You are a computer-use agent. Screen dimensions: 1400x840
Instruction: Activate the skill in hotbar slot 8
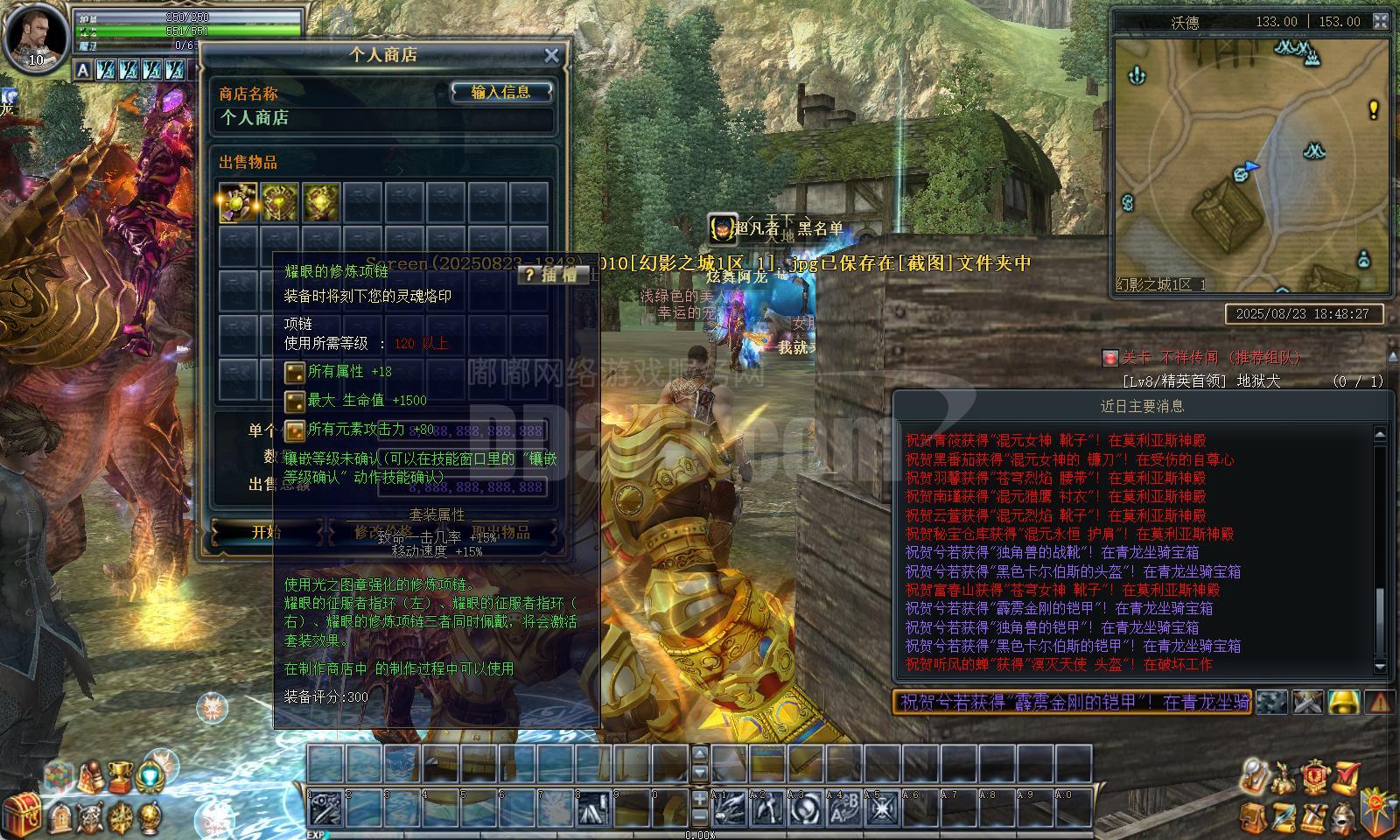click(x=594, y=808)
